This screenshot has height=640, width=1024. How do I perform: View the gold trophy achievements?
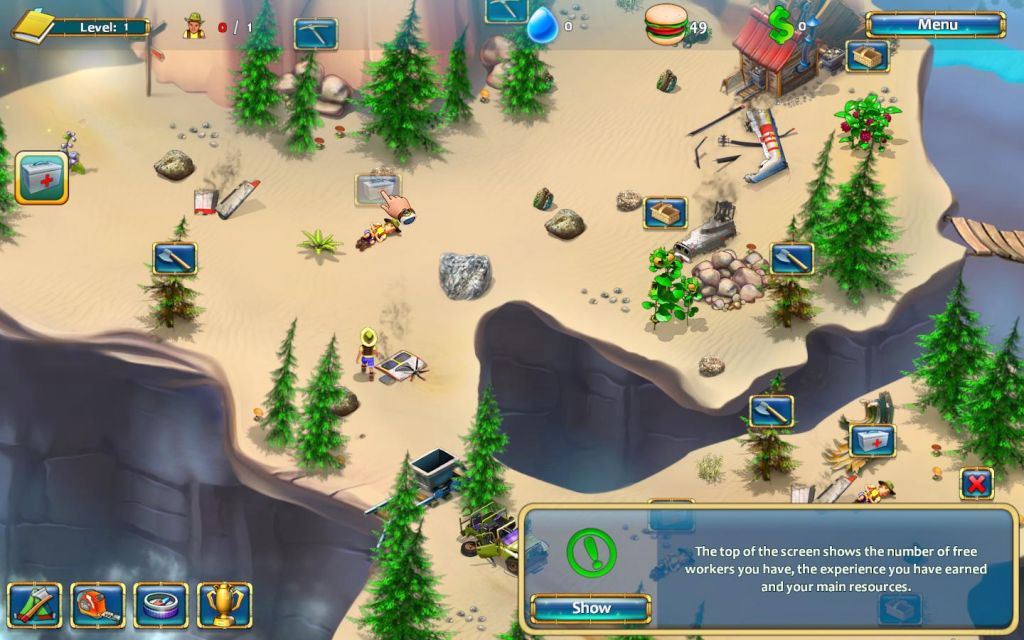coord(224,604)
